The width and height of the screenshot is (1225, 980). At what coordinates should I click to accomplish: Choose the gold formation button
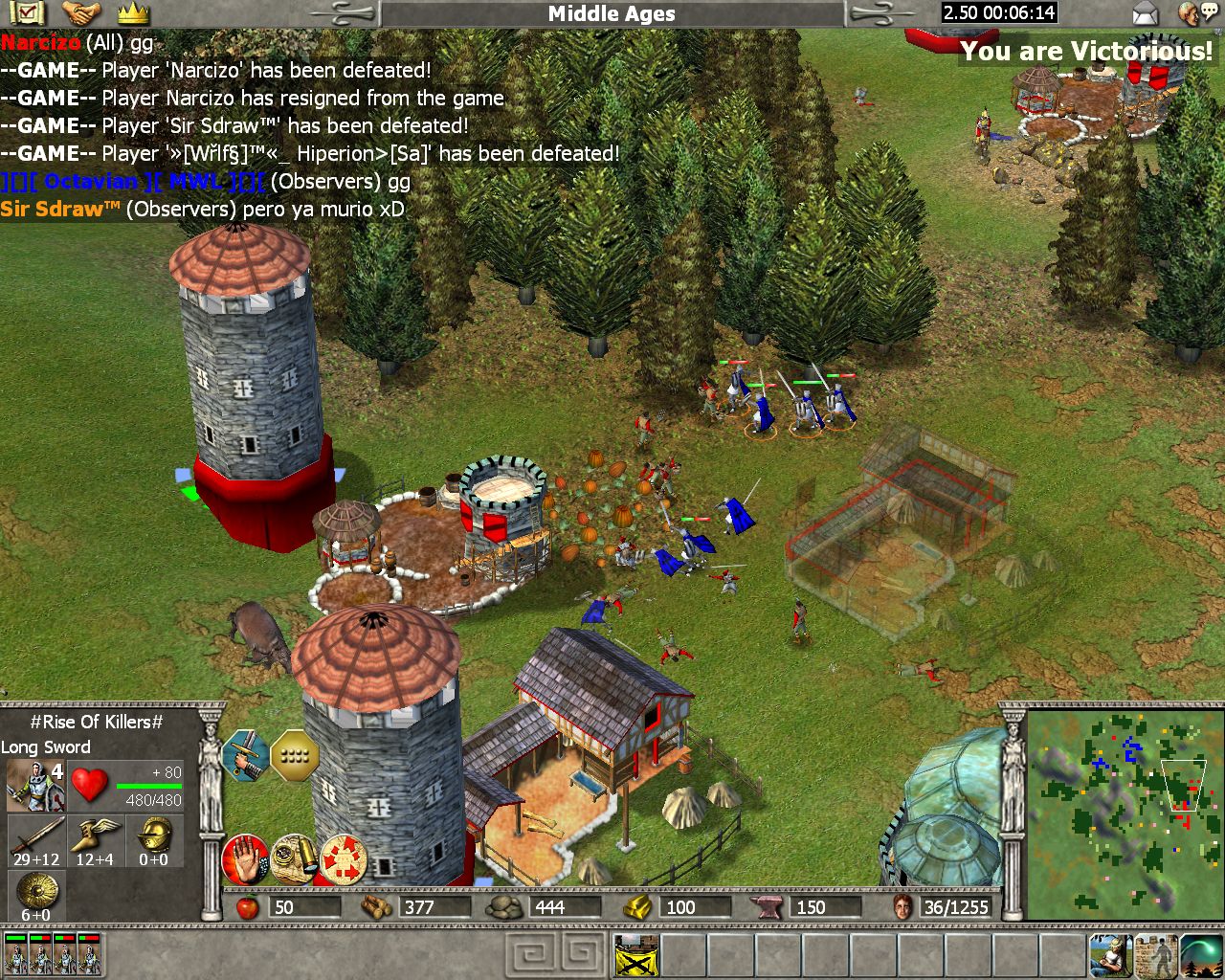tap(294, 756)
